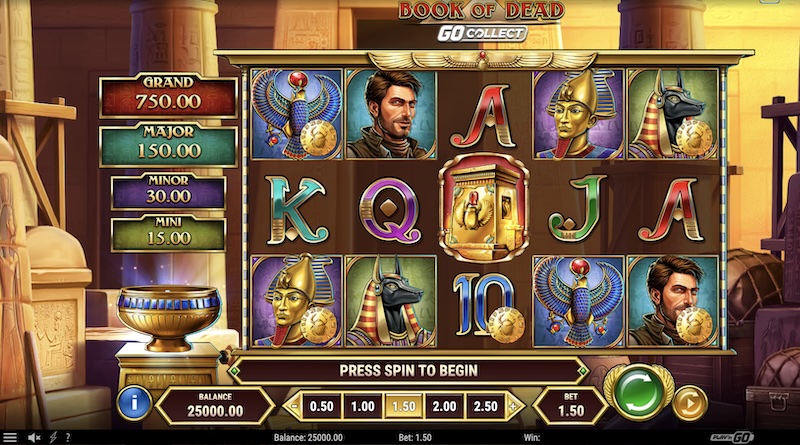Pick the 2.00 bet amount

443,405
